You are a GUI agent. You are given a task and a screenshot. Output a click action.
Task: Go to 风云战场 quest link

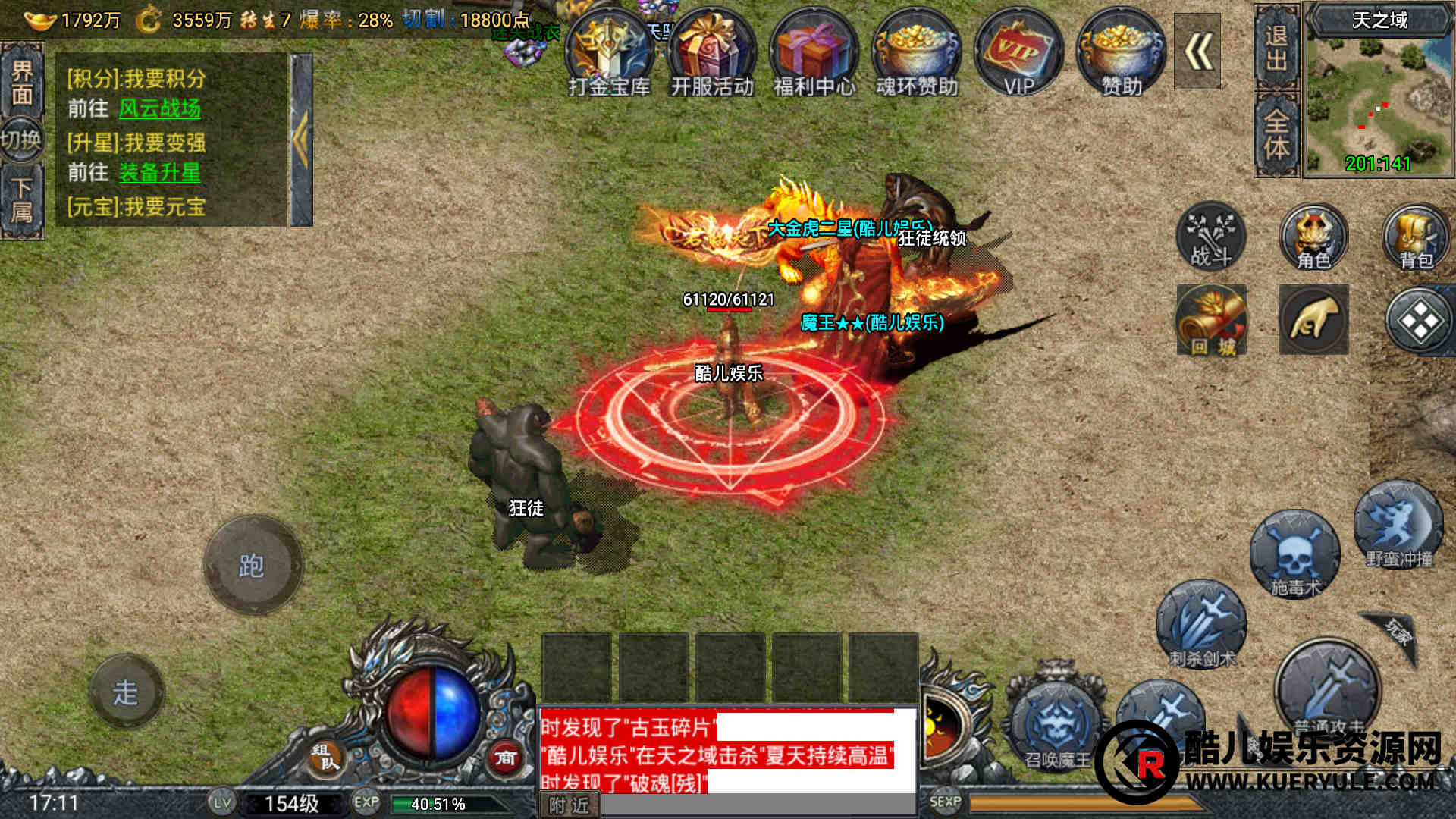160,108
